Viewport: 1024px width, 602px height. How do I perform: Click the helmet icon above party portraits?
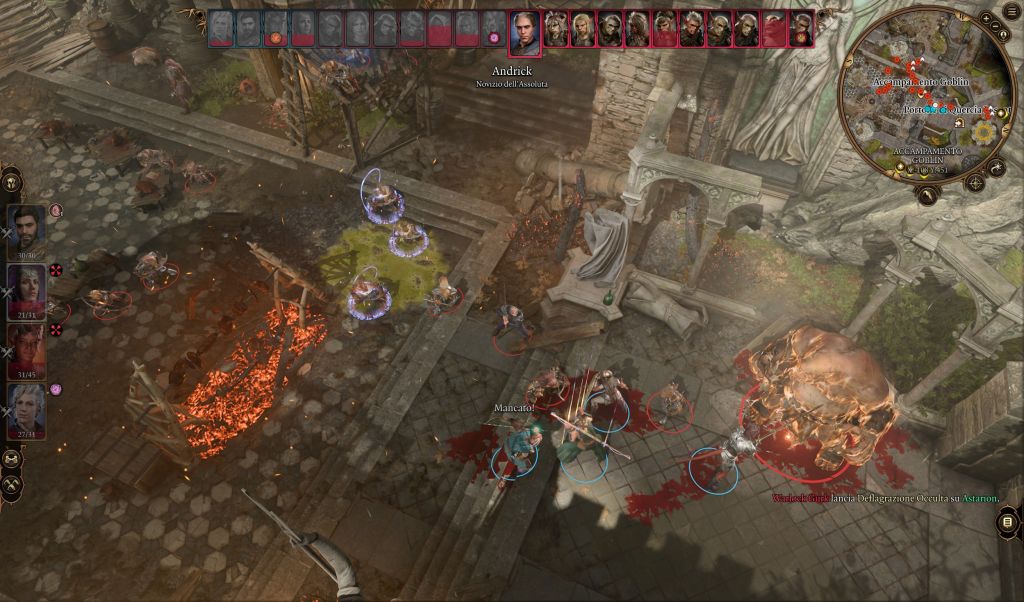click(12, 182)
